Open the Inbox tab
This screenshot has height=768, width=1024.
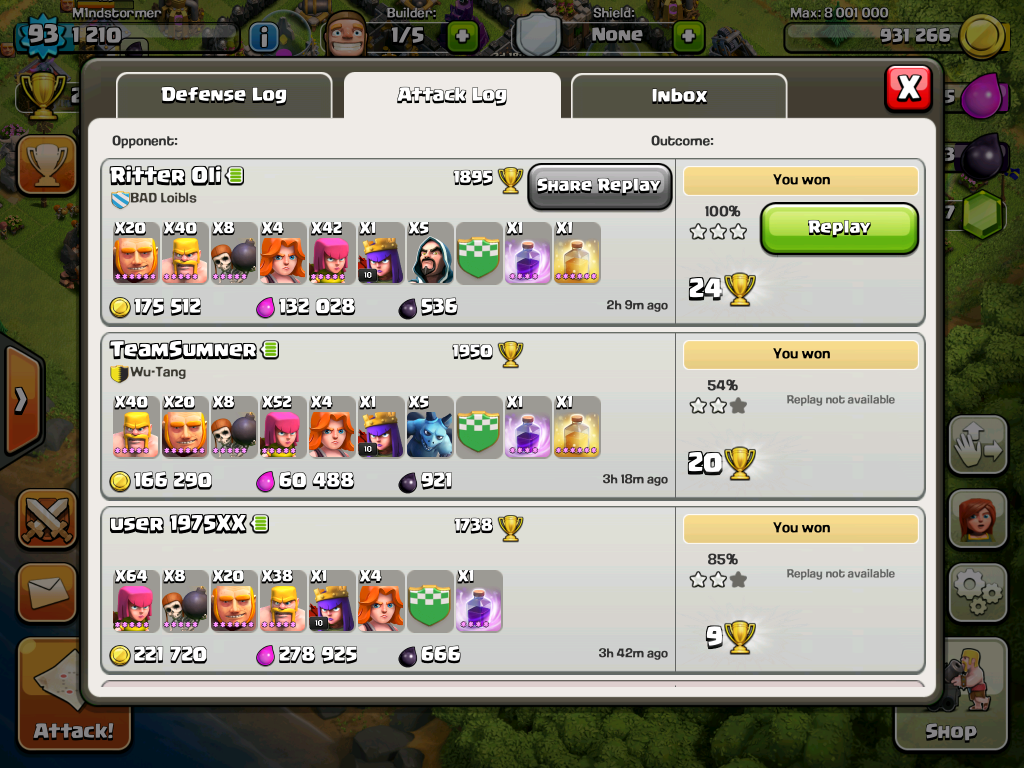tap(679, 96)
